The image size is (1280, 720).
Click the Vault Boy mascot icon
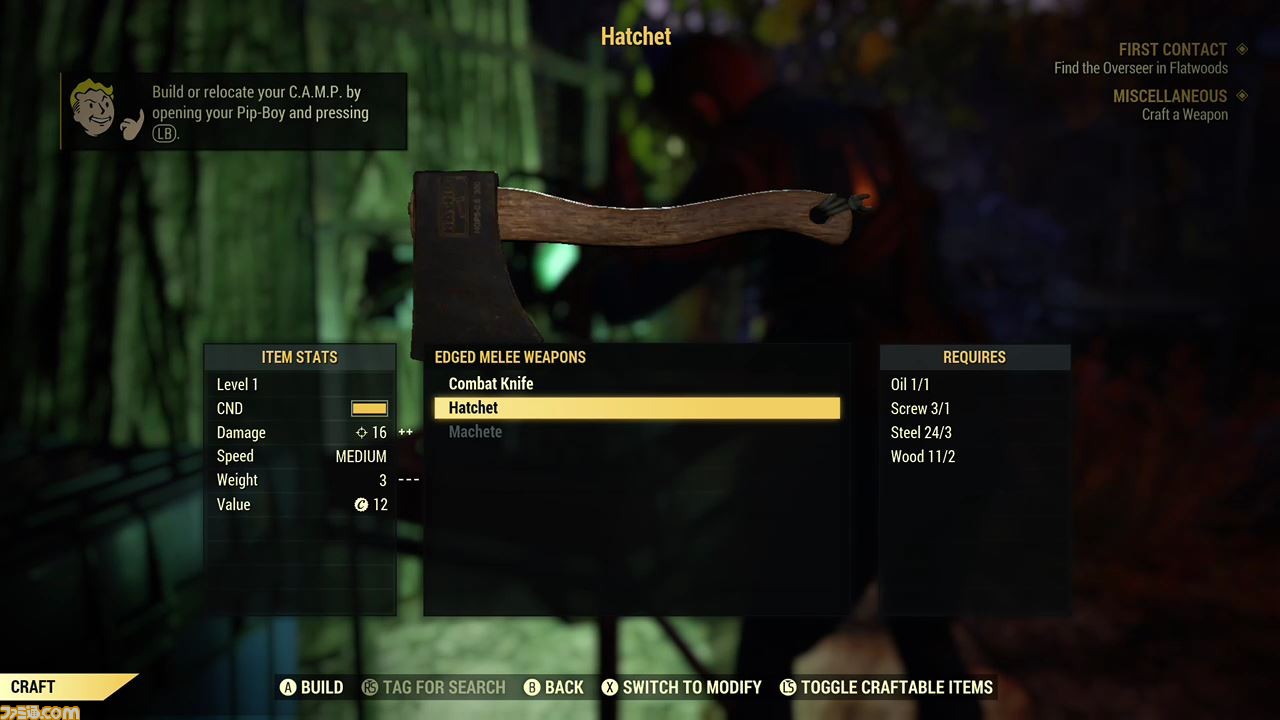click(93, 108)
